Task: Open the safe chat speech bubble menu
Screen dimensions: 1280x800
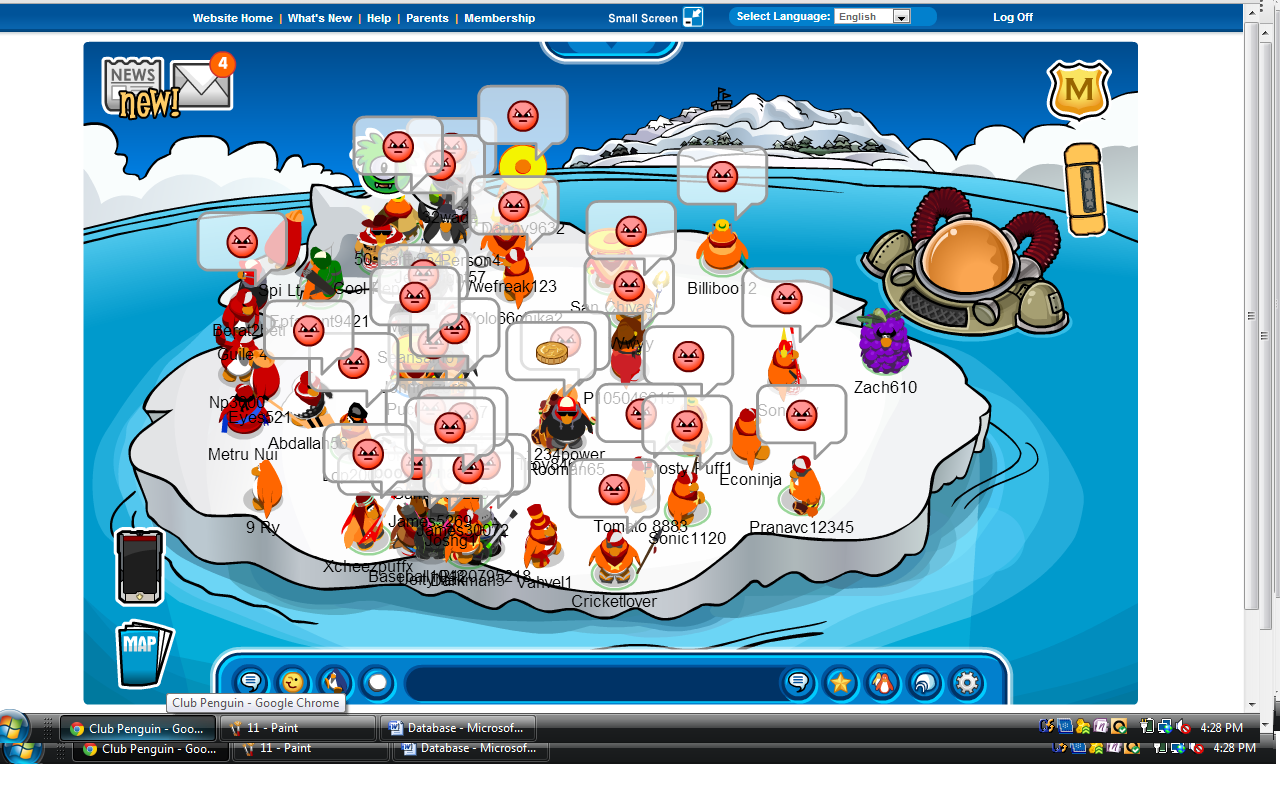Action: (x=250, y=683)
